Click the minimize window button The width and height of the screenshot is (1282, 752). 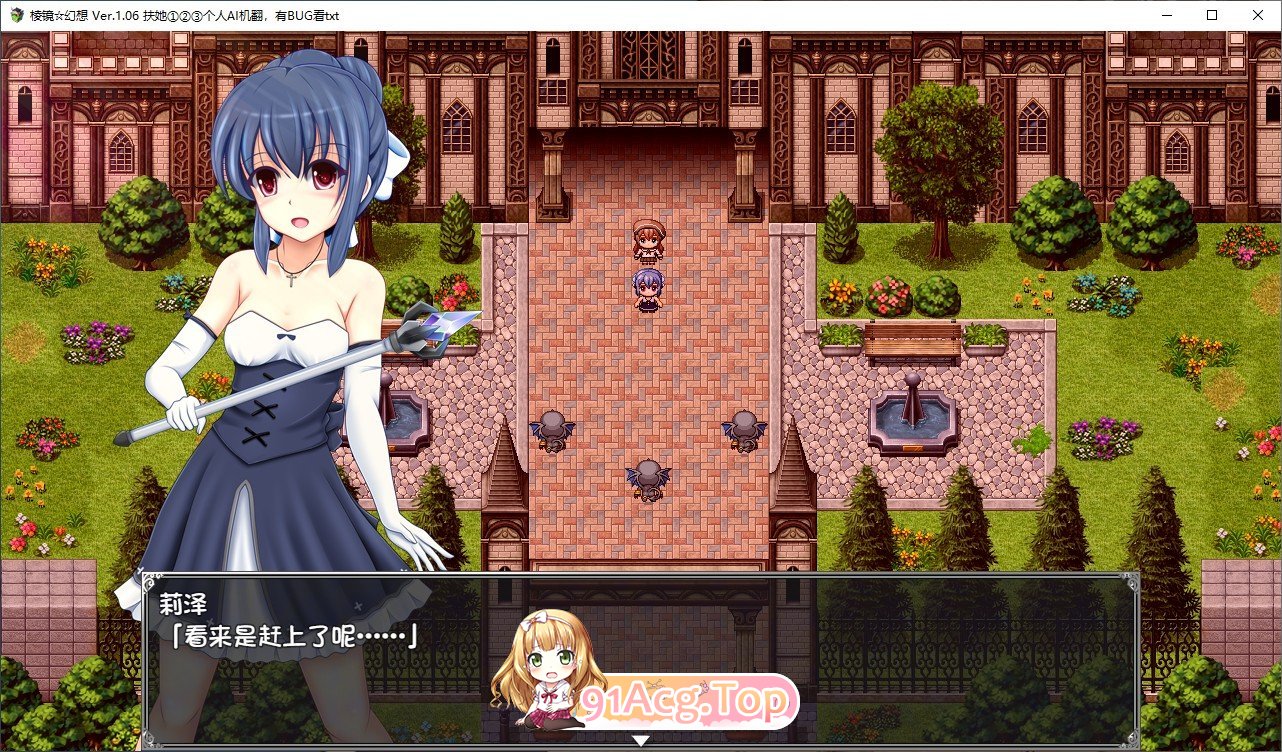pos(1166,15)
